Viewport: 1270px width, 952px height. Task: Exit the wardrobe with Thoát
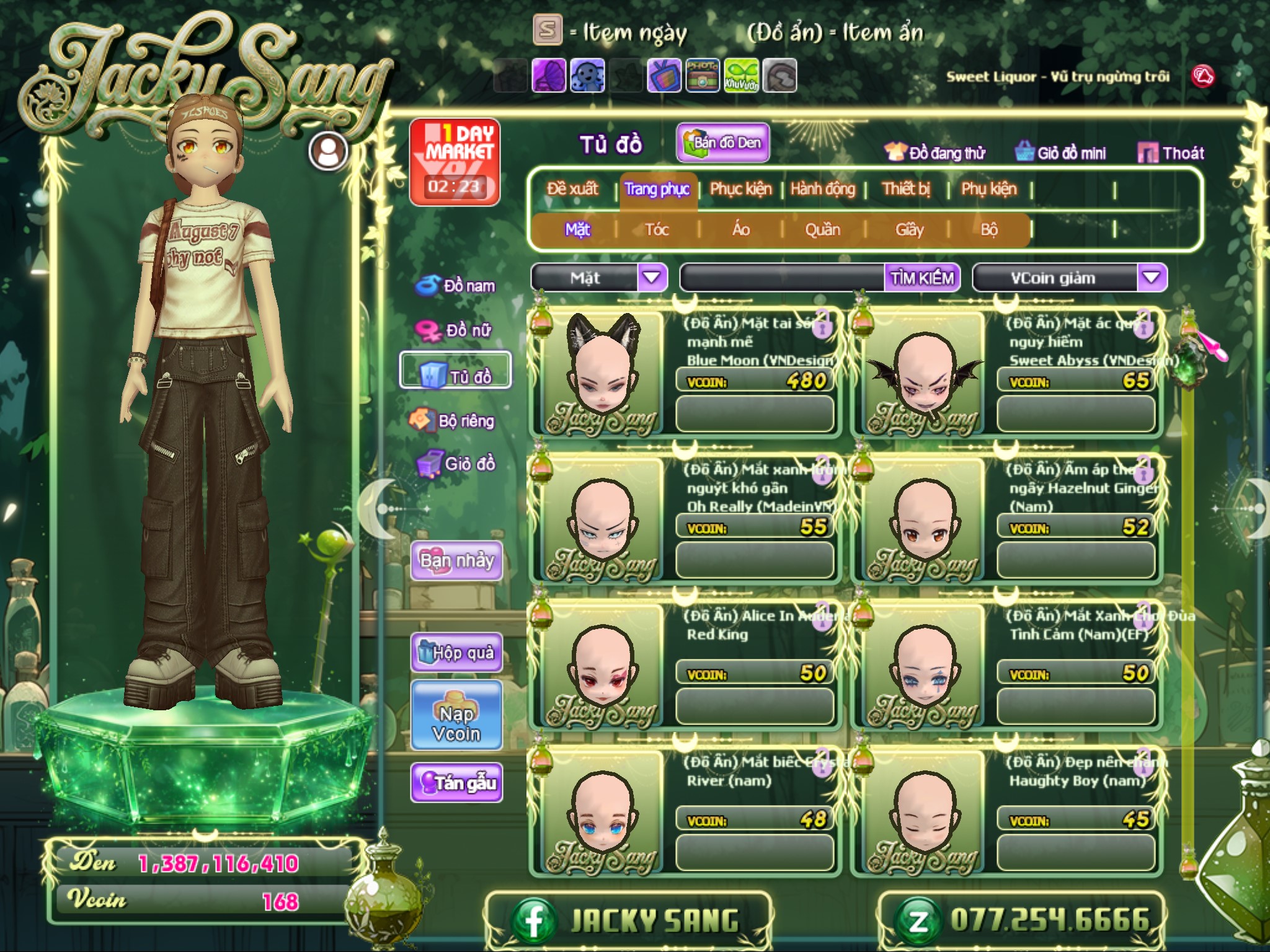tap(1171, 153)
